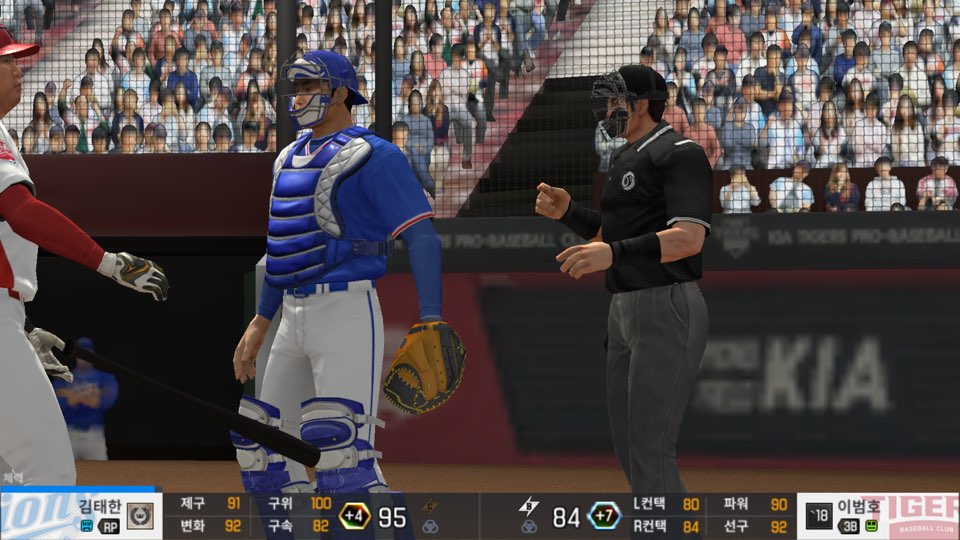Click the pitcher's round team emblem icon

[x=140, y=516]
